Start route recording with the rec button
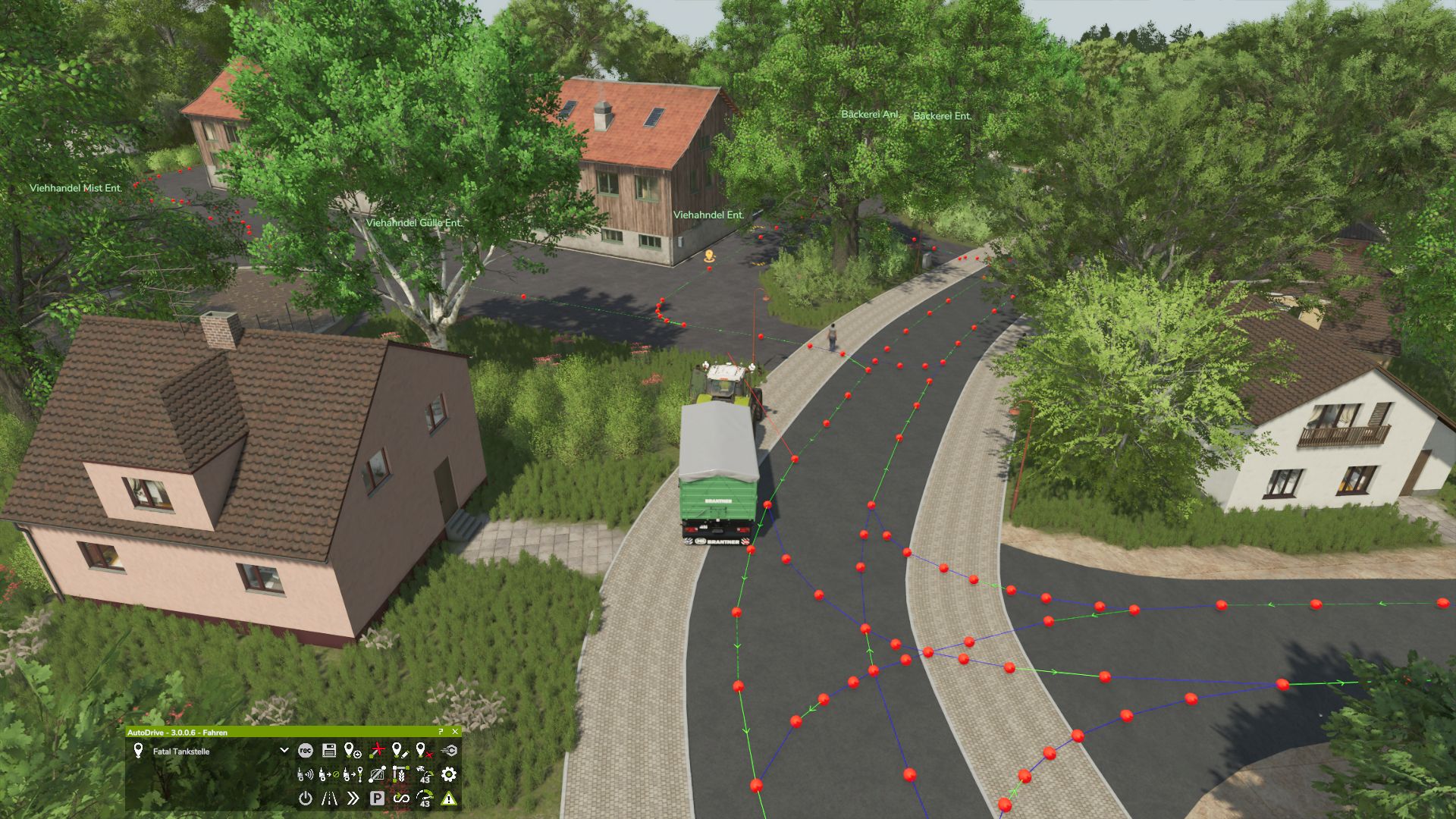Viewport: 1456px width, 819px height. tap(305, 751)
